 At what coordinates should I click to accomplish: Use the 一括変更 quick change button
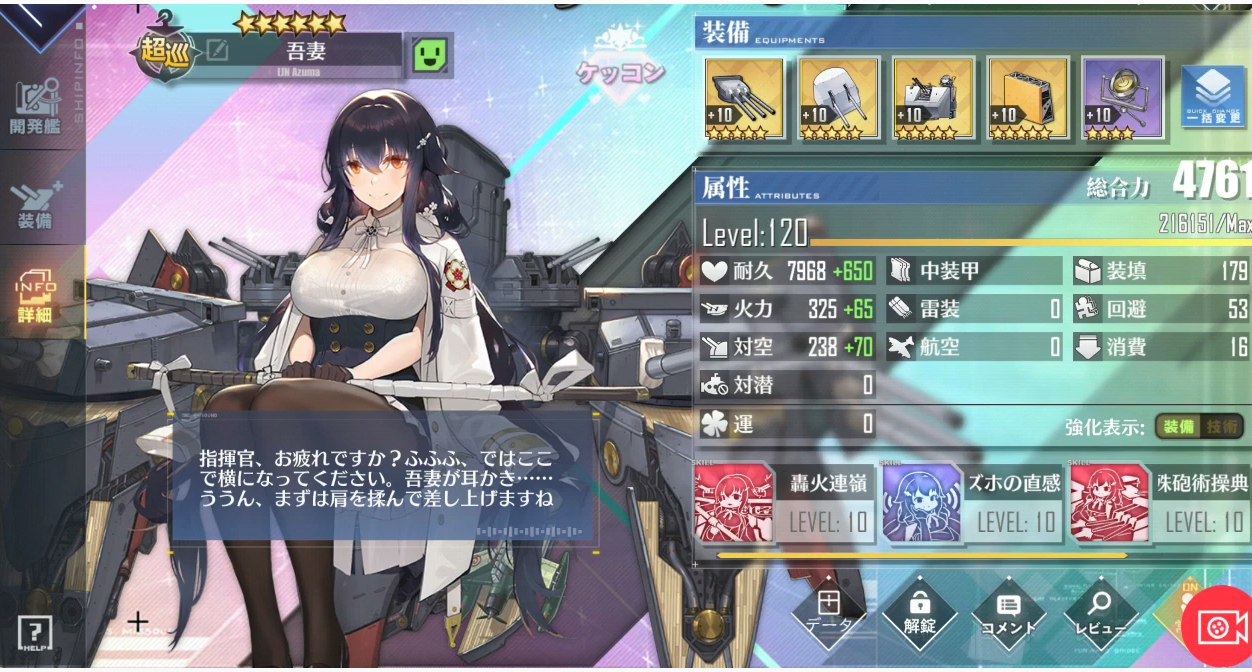1213,98
